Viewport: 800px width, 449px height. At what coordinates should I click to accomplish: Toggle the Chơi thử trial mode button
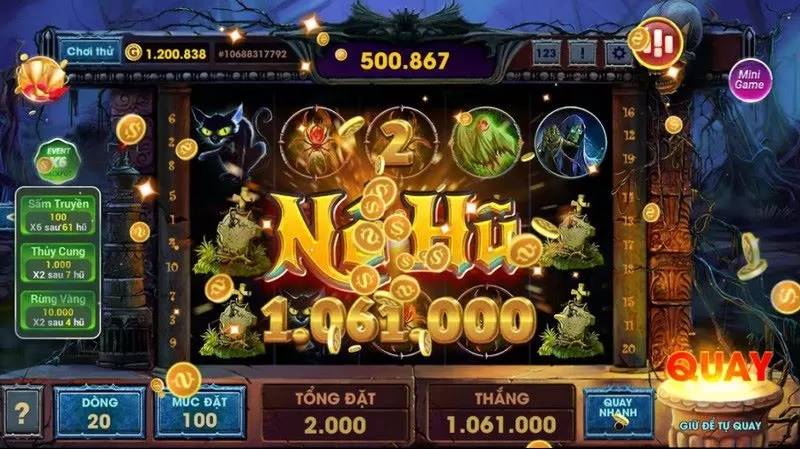(88, 51)
